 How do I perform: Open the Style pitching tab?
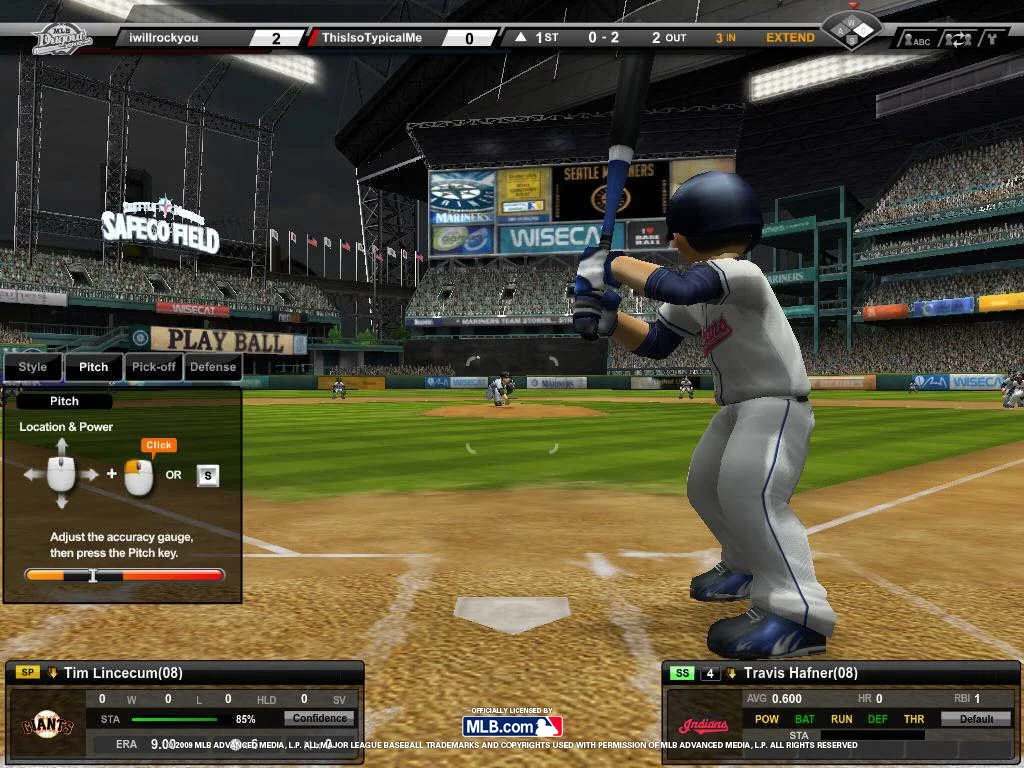pyautogui.click(x=33, y=367)
